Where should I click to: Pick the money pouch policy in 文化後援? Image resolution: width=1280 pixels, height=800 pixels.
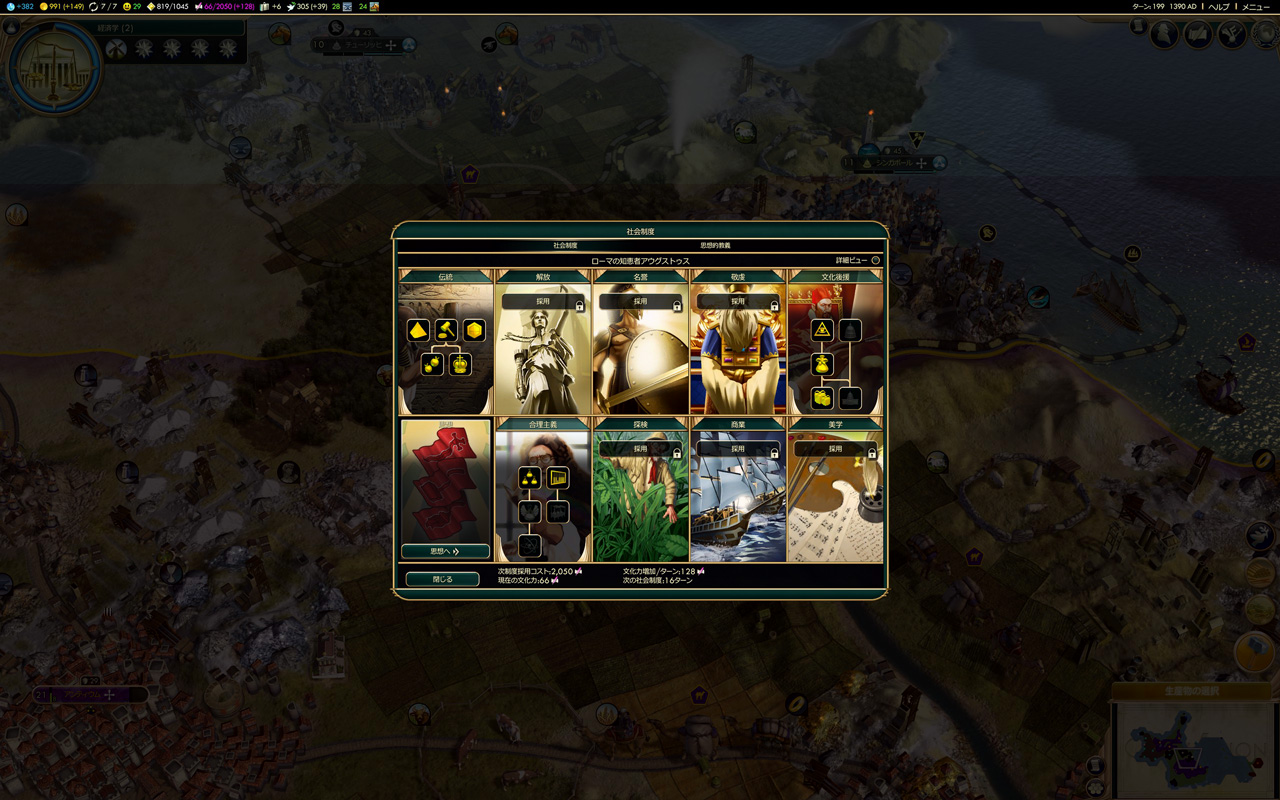click(822, 364)
